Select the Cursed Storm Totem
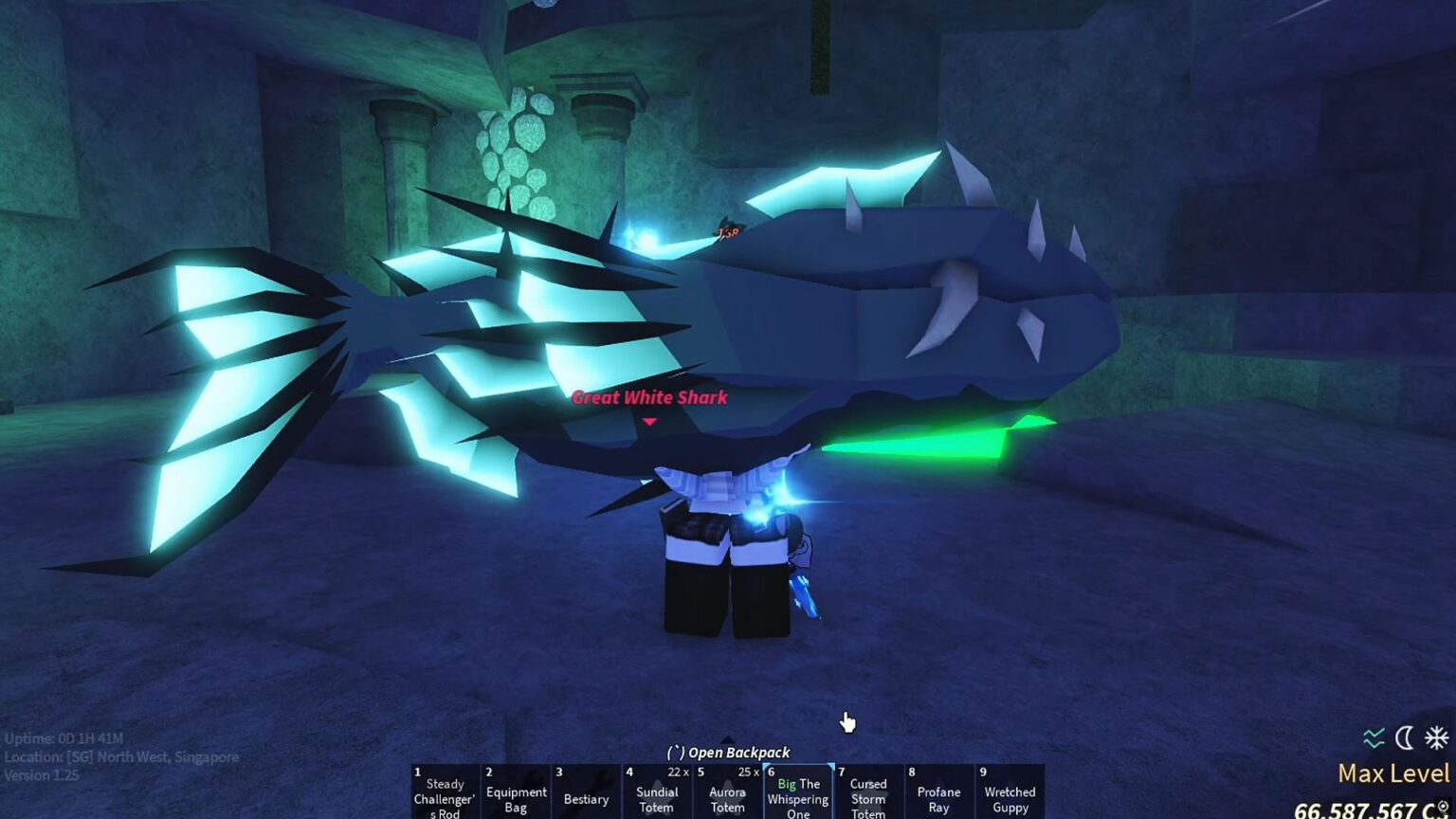Image resolution: width=1456 pixels, height=819 pixels. tap(867, 796)
